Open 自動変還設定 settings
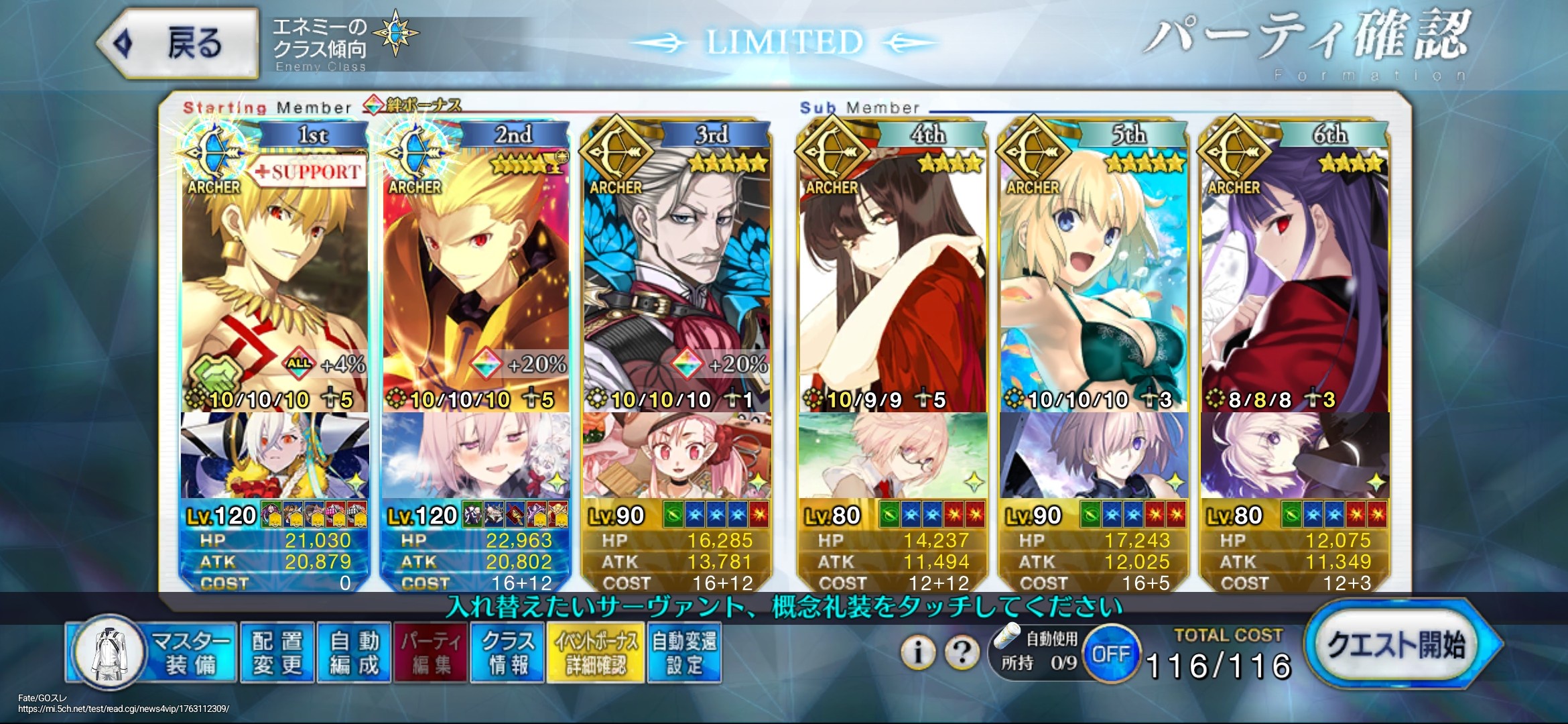Image resolution: width=1568 pixels, height=724 pixels. [684, 653]
